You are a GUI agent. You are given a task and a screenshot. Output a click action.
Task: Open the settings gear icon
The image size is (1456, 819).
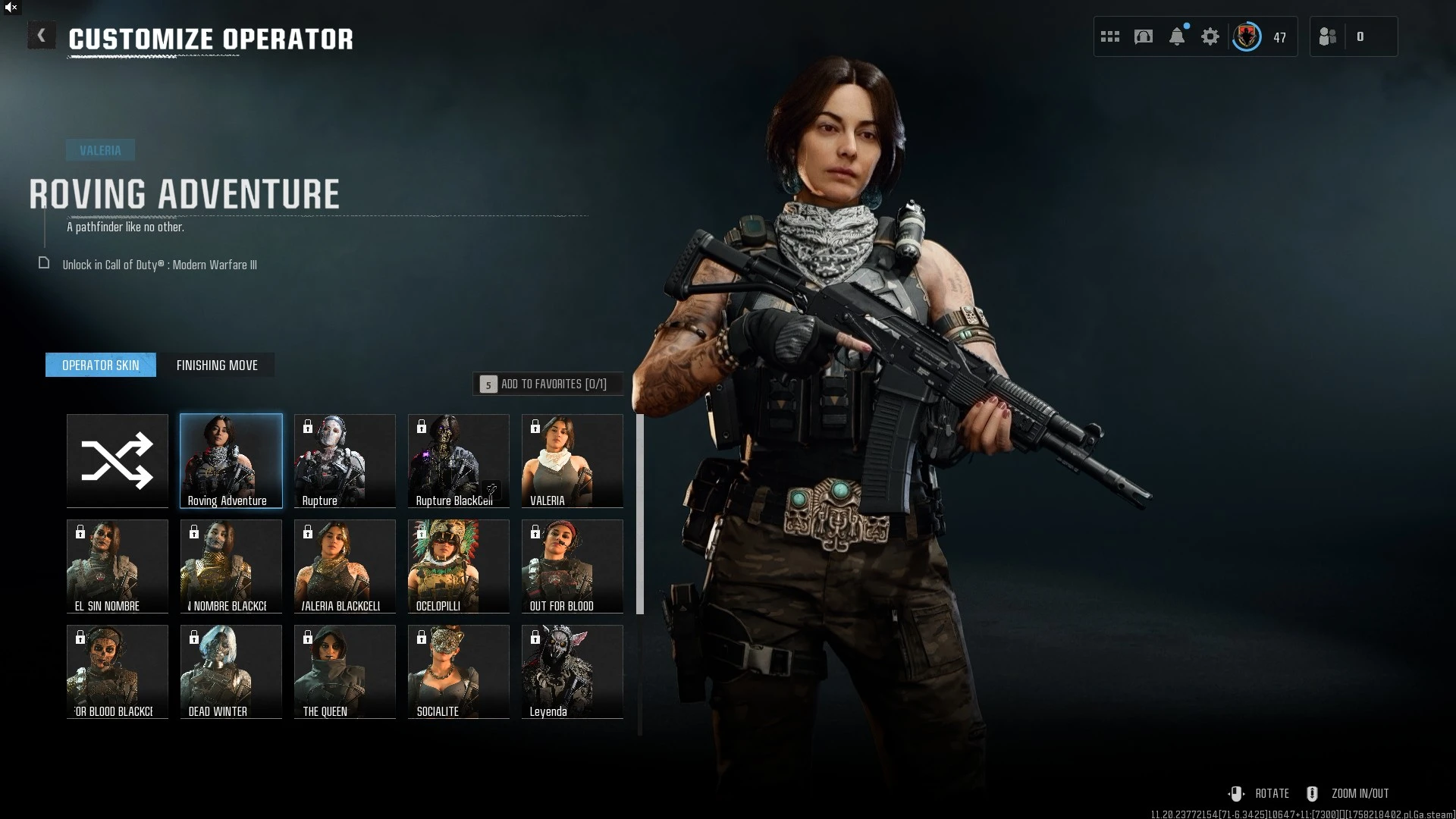coord(1210,36)
